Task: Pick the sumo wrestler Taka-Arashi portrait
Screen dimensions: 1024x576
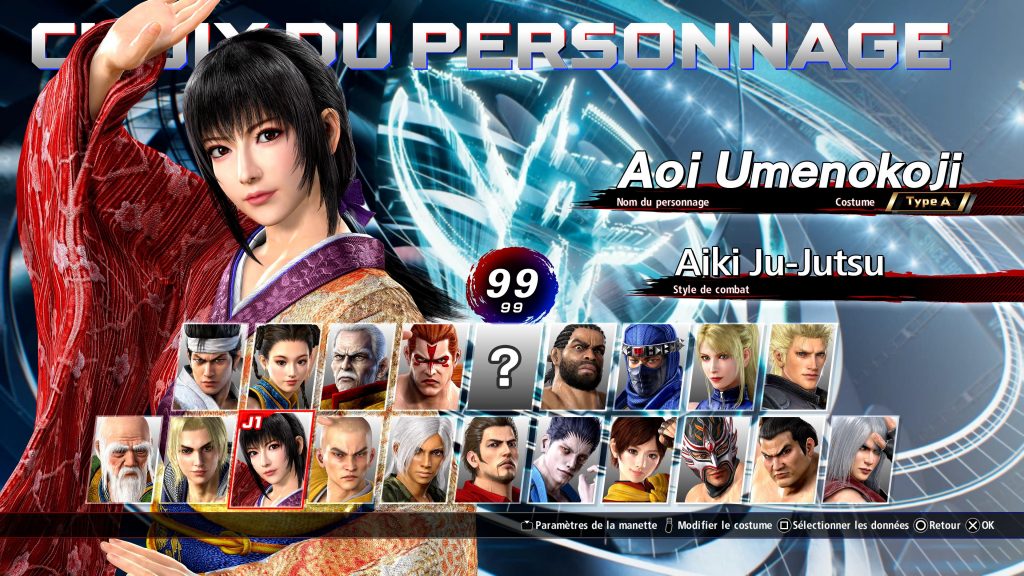Action: (x=783, y=459)
